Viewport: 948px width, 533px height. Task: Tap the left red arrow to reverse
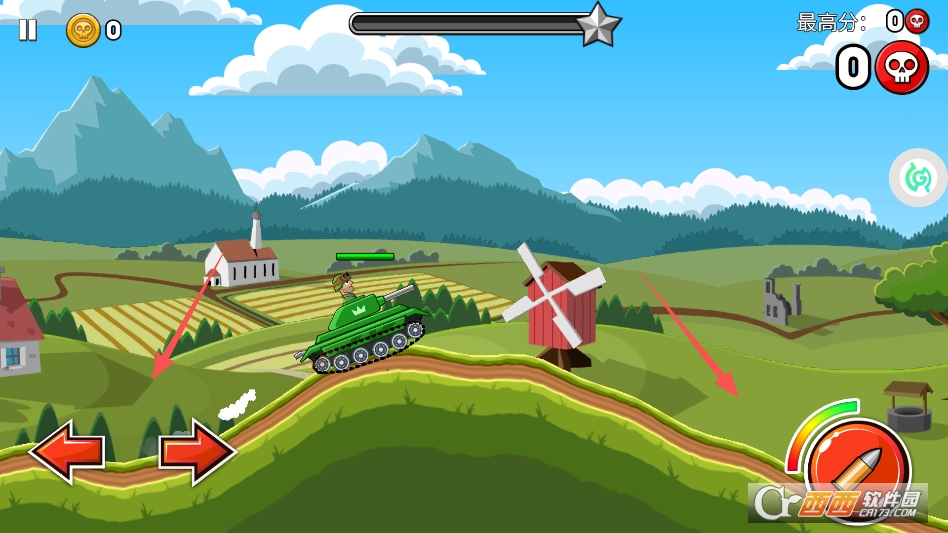pos(67,452)
